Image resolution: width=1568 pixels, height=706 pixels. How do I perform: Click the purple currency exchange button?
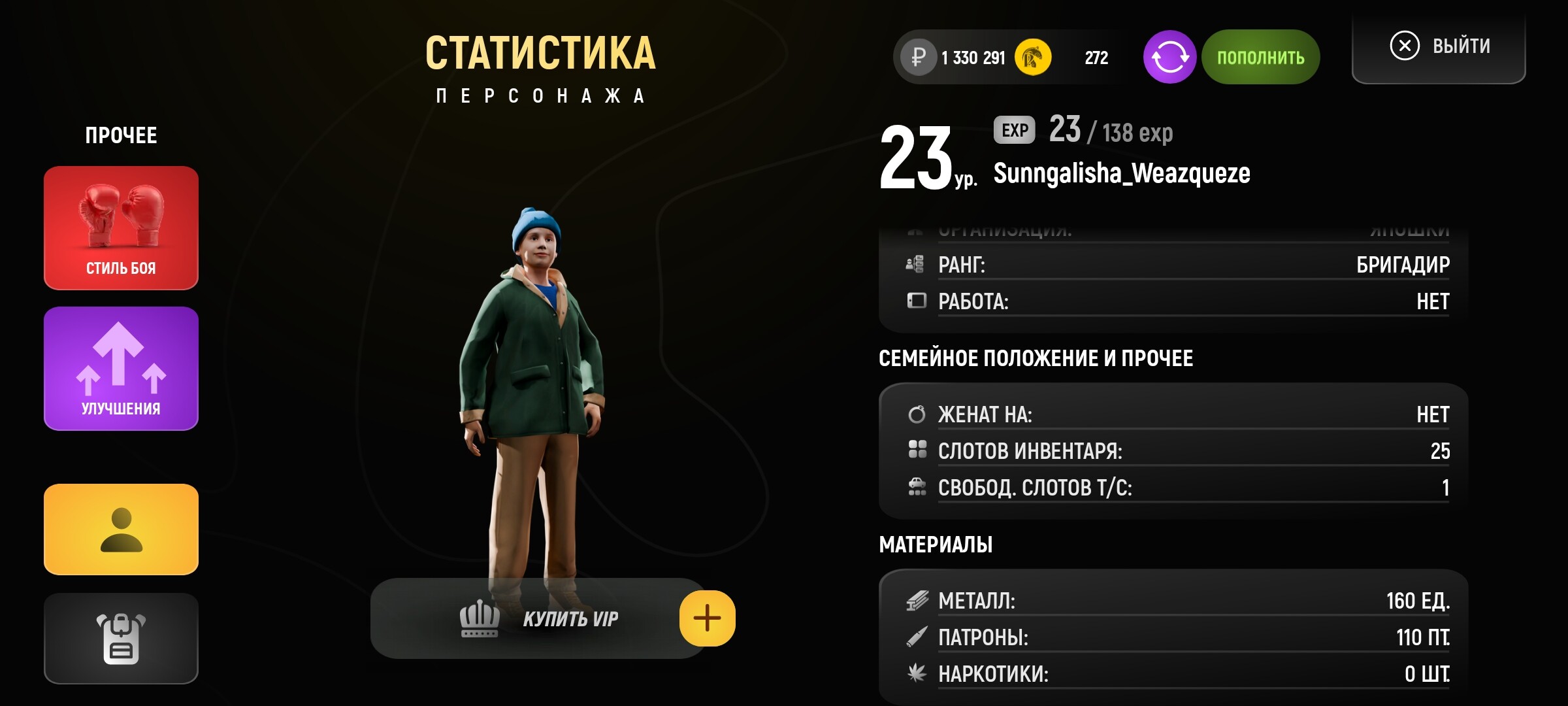point(1169,57)
